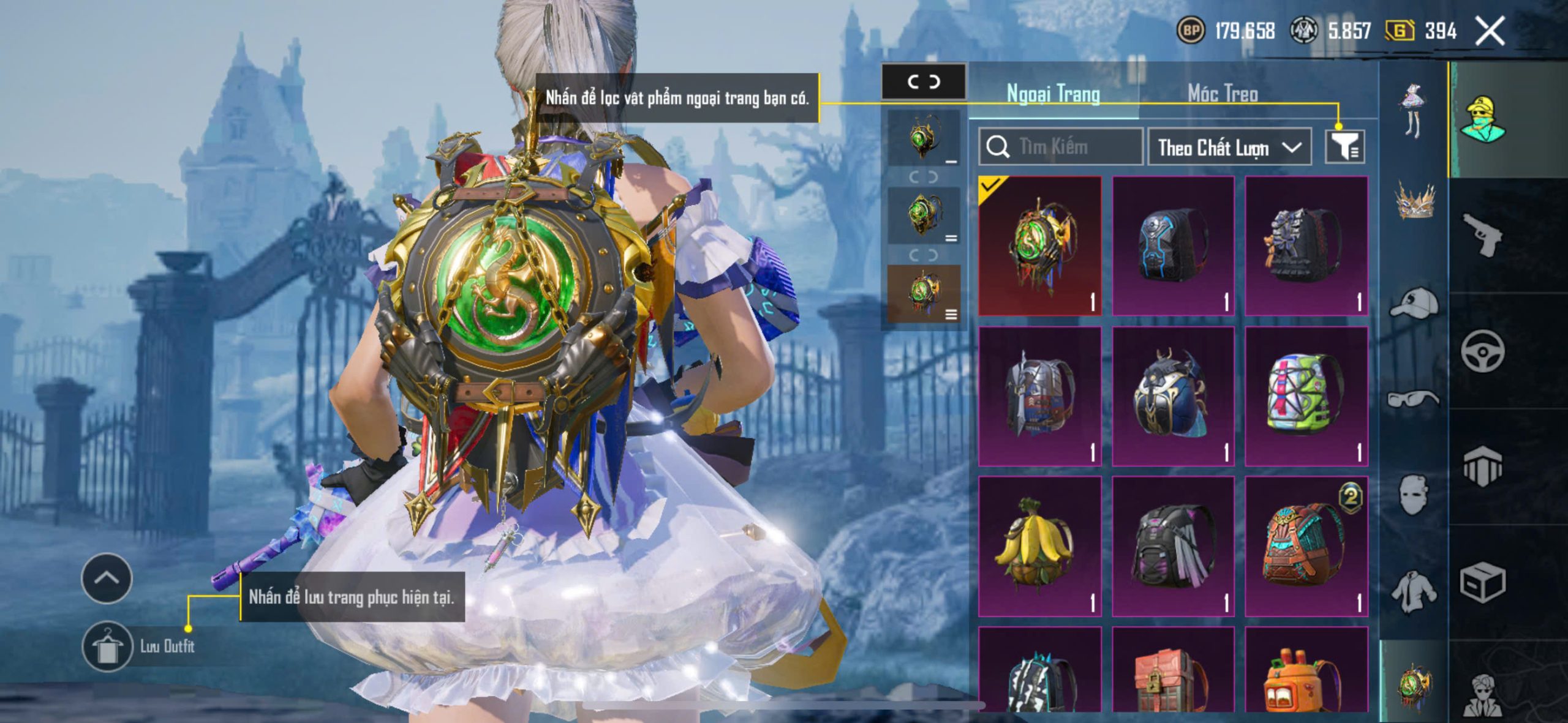Open the shirt clothing category

(1414, 591)
